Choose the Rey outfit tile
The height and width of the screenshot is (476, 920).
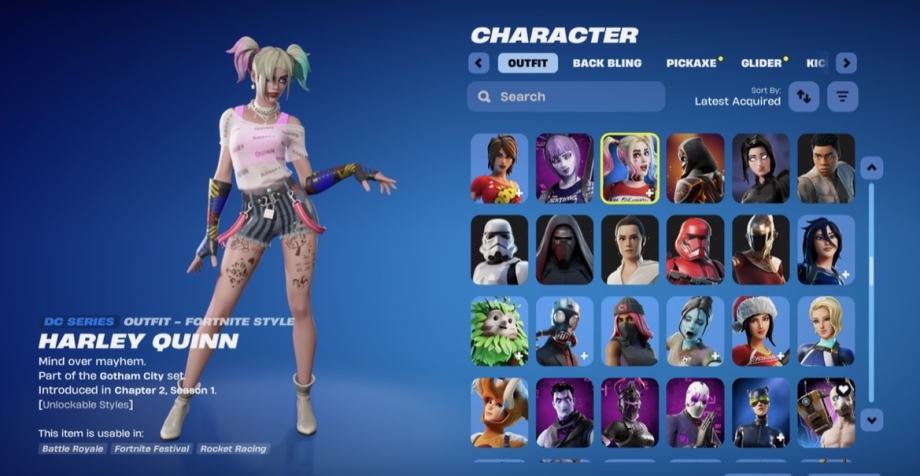coord(630,250)
